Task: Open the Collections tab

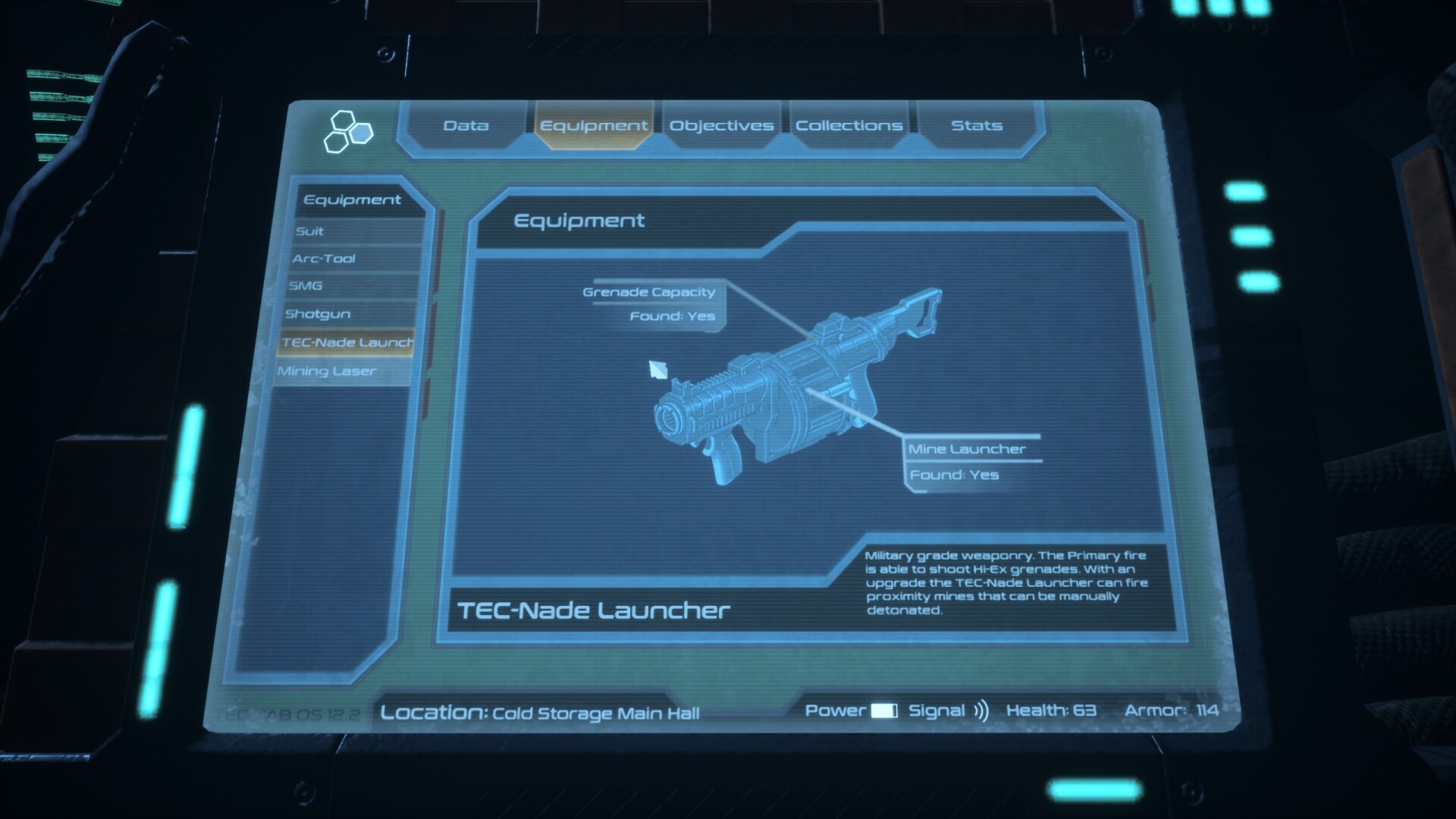Action: 849,125
